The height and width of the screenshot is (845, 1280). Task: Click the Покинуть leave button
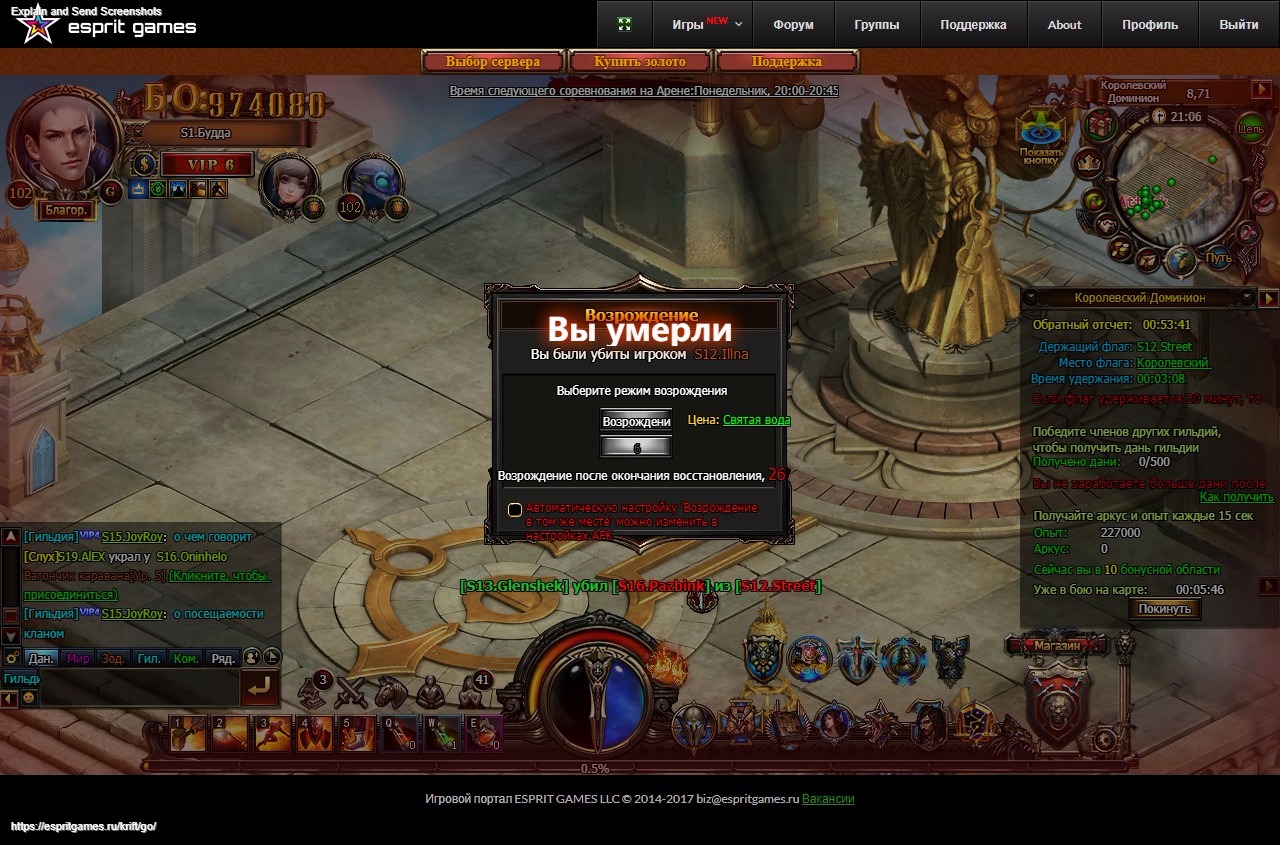coord(1164,609)
